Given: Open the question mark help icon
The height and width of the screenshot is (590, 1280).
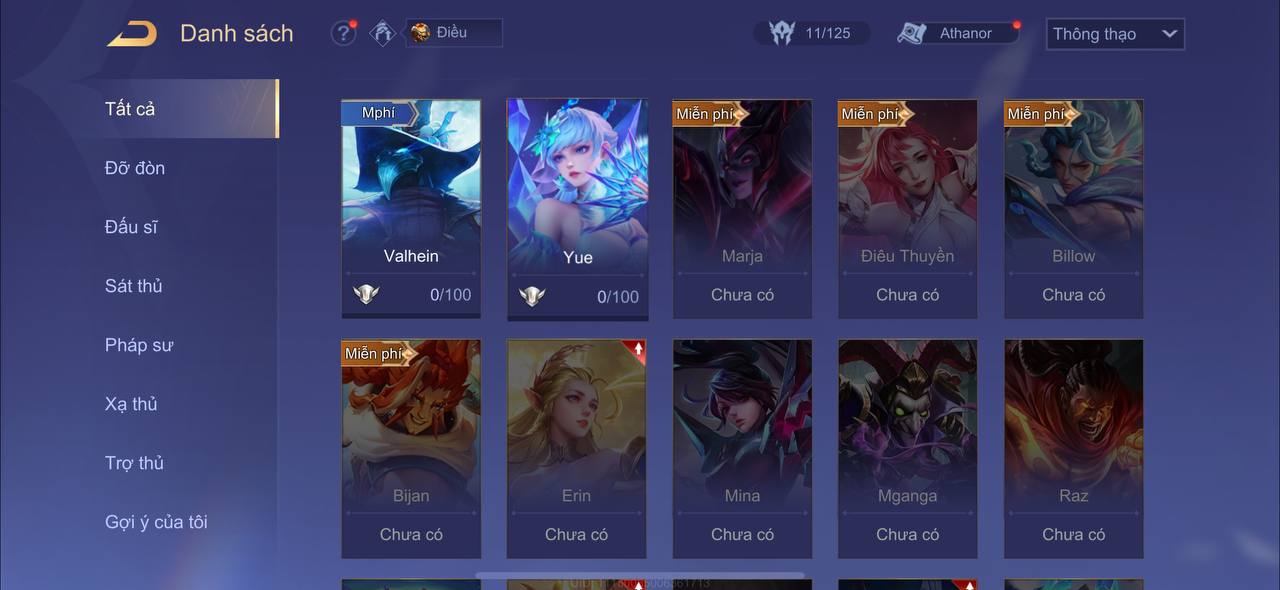Looking at the screenshot, I should pos(343,33).
